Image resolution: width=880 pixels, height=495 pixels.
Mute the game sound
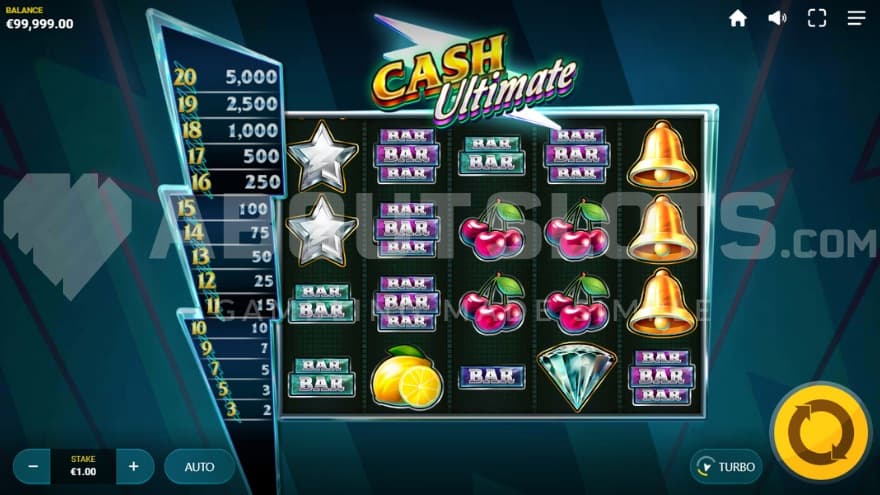777,18
